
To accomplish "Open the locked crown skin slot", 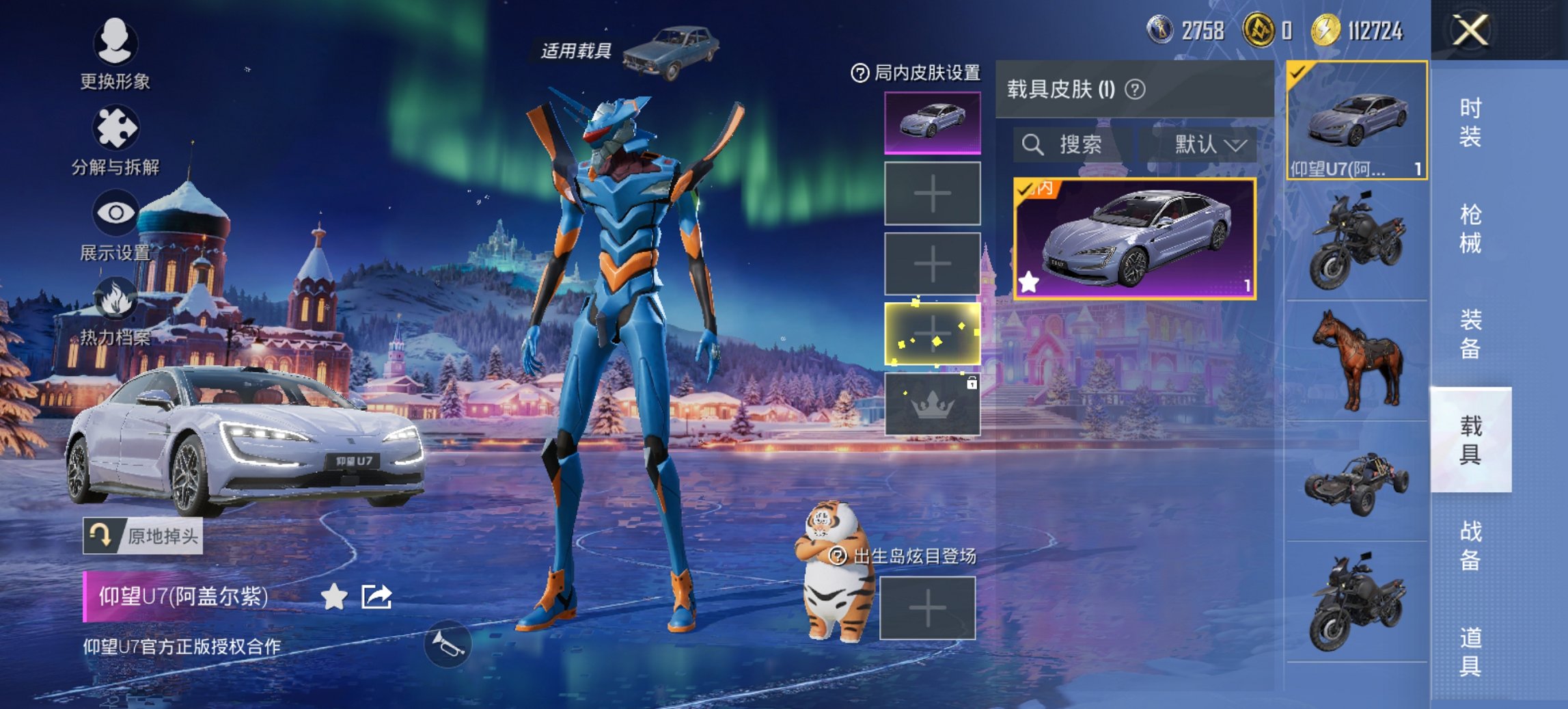I will [932, 405].
